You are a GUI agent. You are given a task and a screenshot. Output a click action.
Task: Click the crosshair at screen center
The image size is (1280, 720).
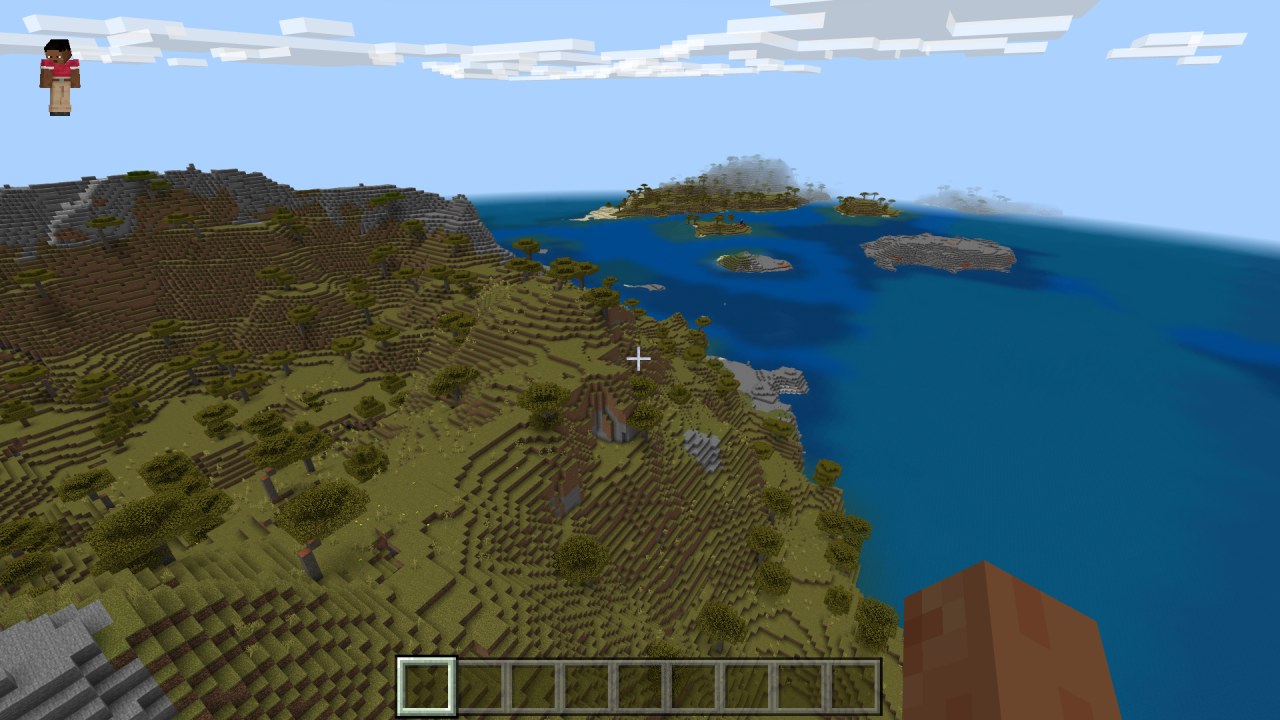coord(640,358)
